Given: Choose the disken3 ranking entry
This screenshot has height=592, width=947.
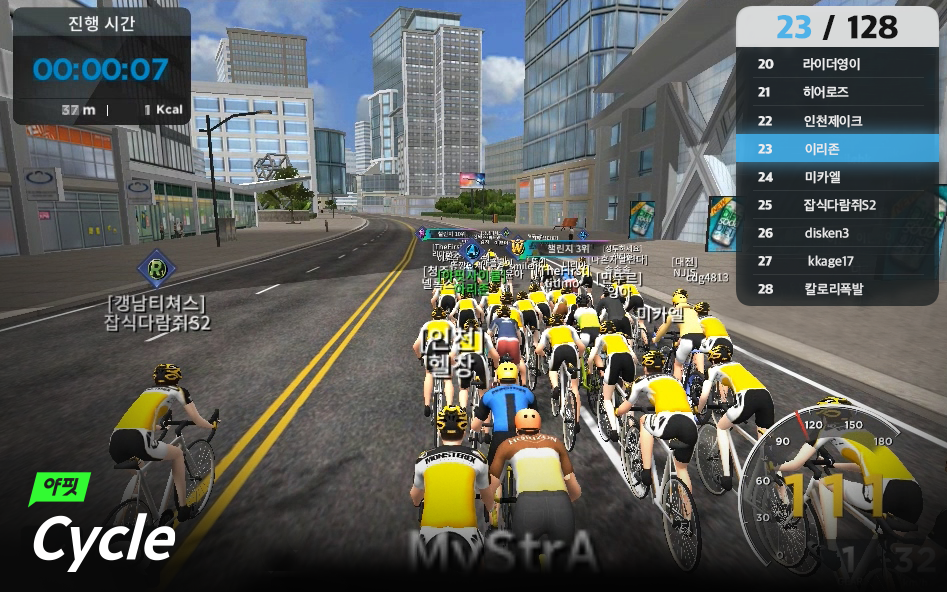Looking at the screenshot, I should click(837, 233).
